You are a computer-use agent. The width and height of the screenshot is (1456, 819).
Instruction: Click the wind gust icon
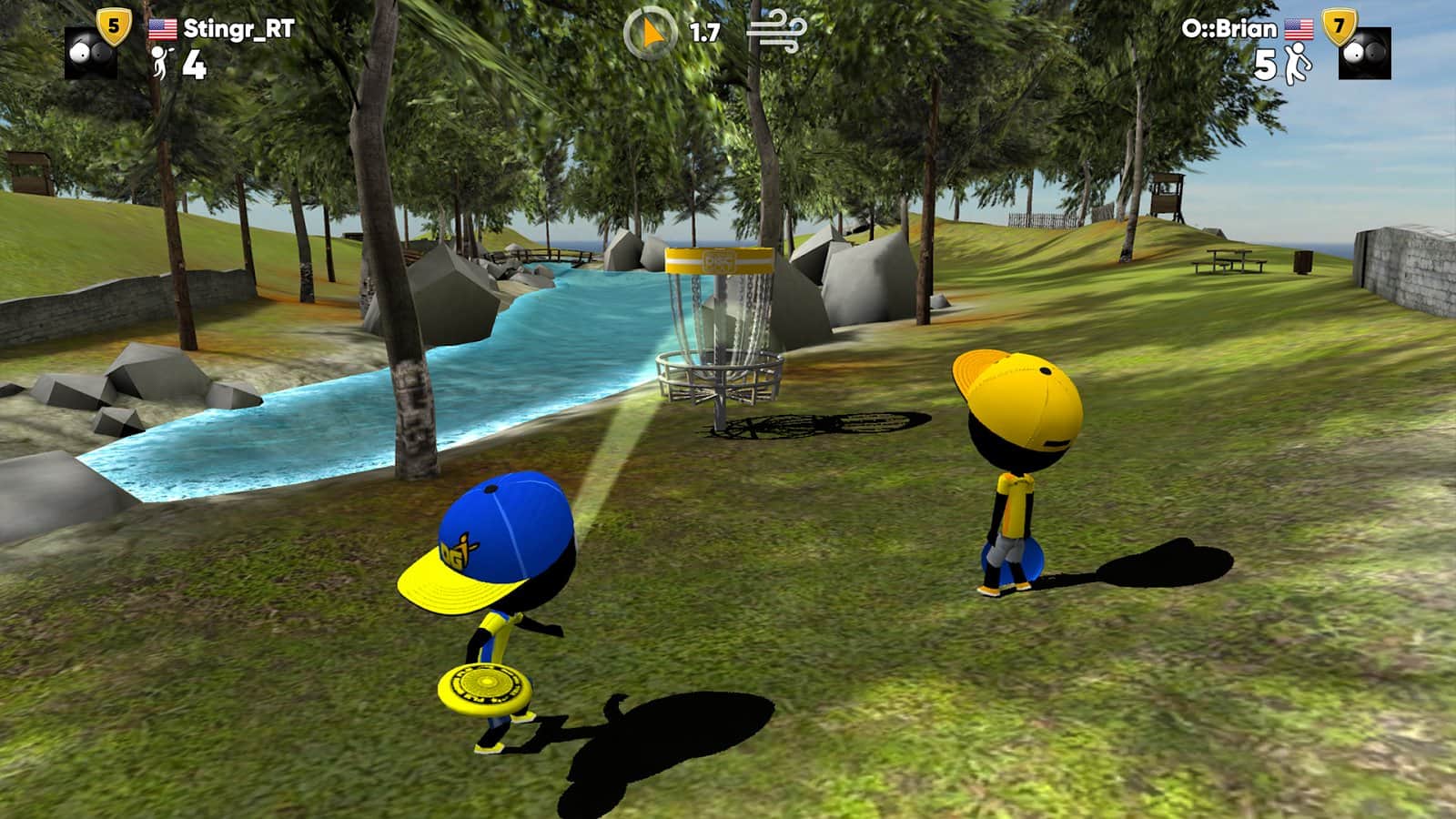click(776, 34)
